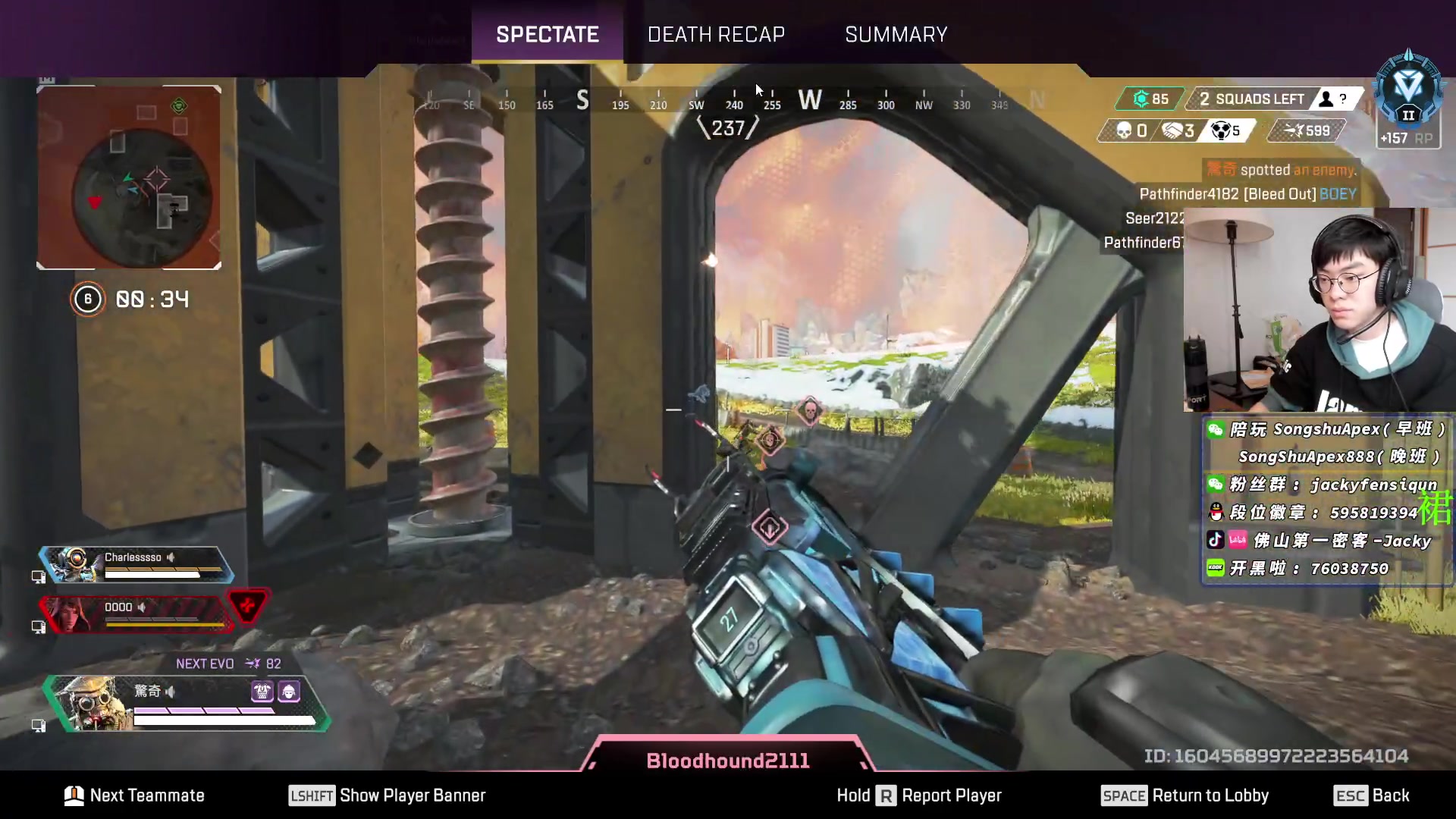Click the streamer webcam overlay

(1319, 309)
